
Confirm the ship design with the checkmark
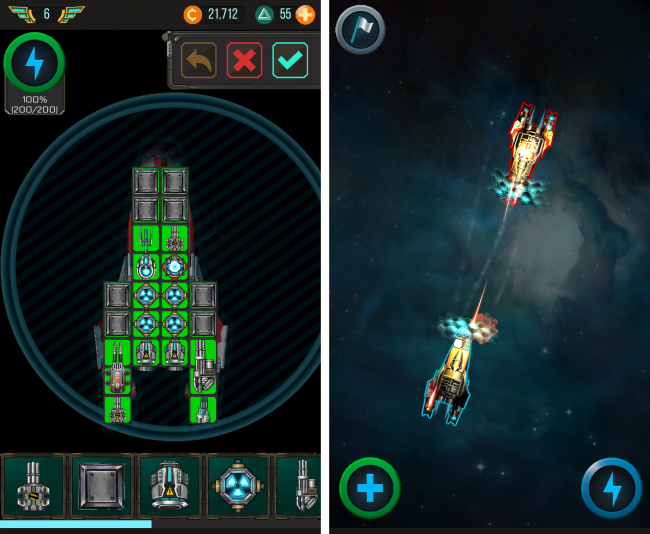[x=290, y=60]
